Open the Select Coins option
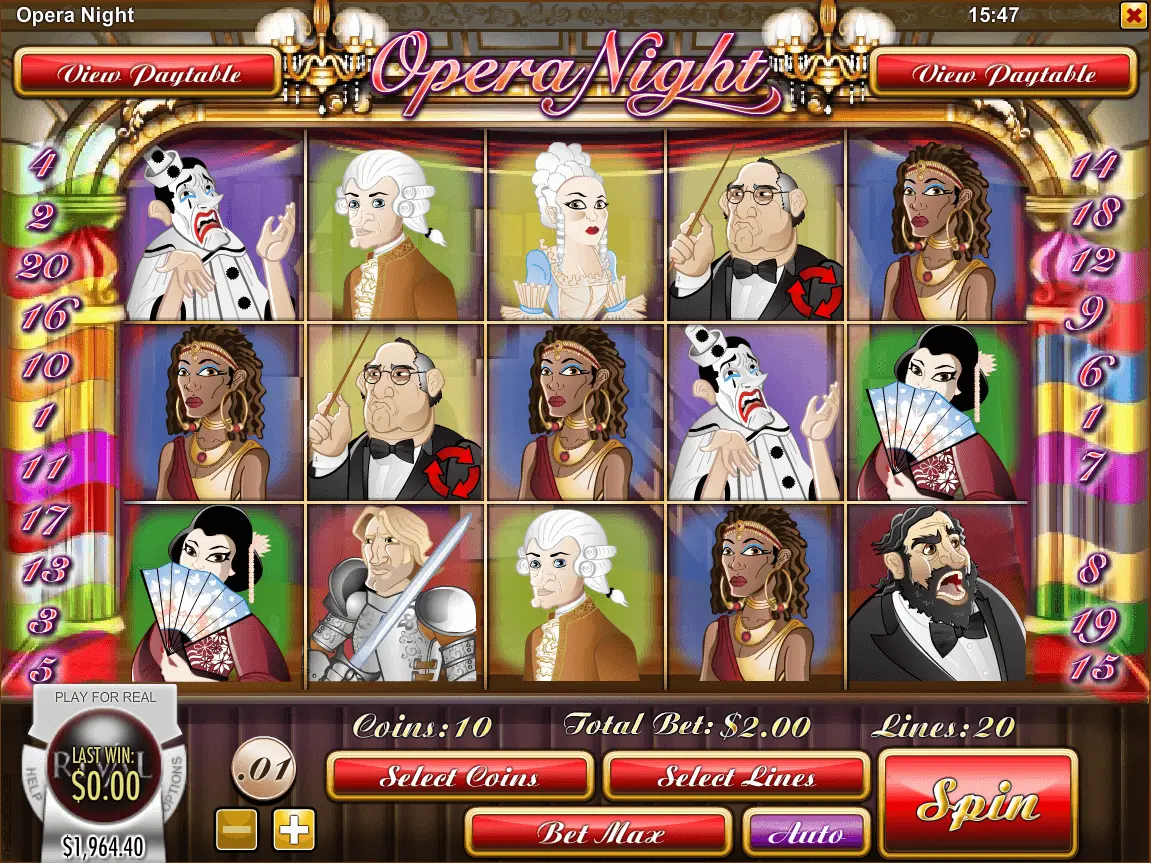 click(460, 777)
